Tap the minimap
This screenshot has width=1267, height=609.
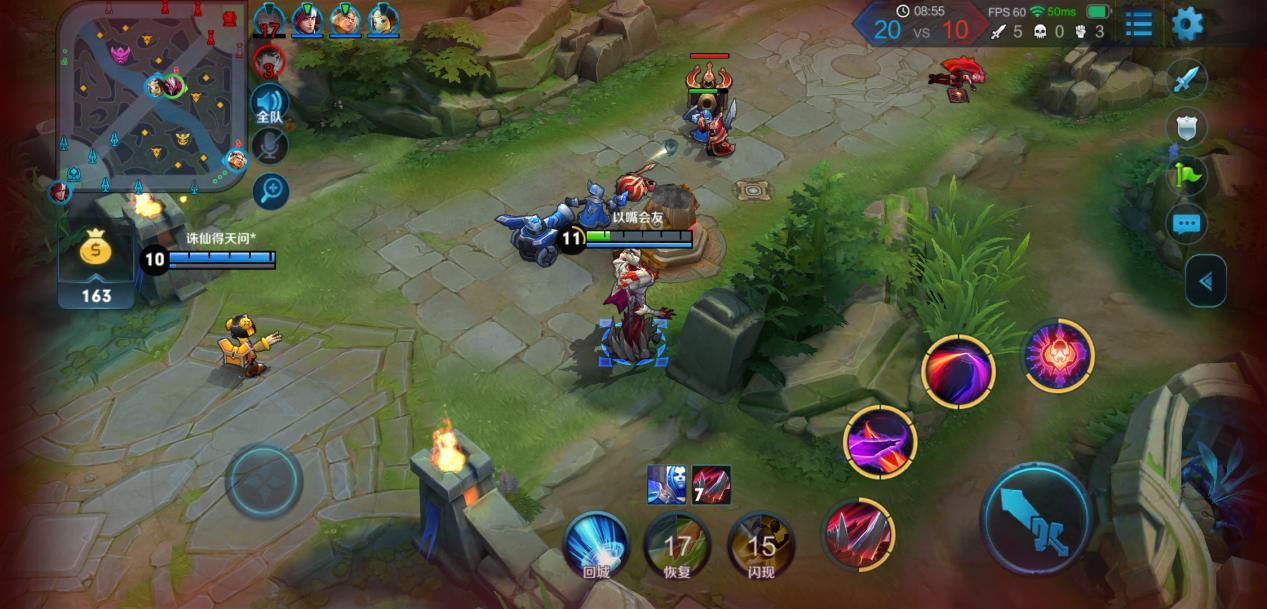(x=152, y=93)
